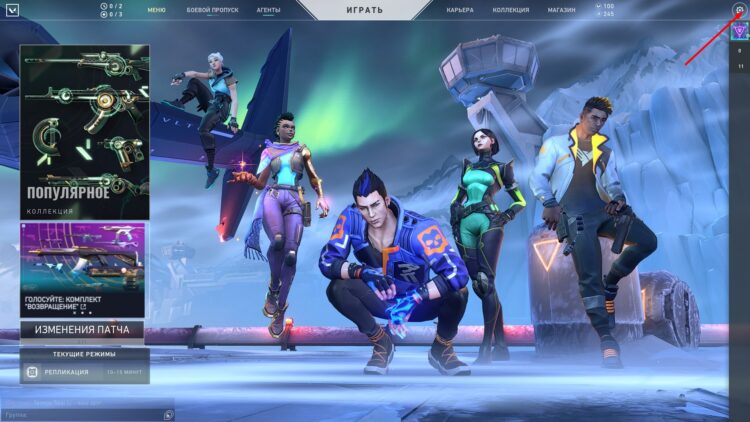750x422 pixels.
Task: Open the ПОПУЛЯРНОЕ collection banner
Action: click(84, 131)
